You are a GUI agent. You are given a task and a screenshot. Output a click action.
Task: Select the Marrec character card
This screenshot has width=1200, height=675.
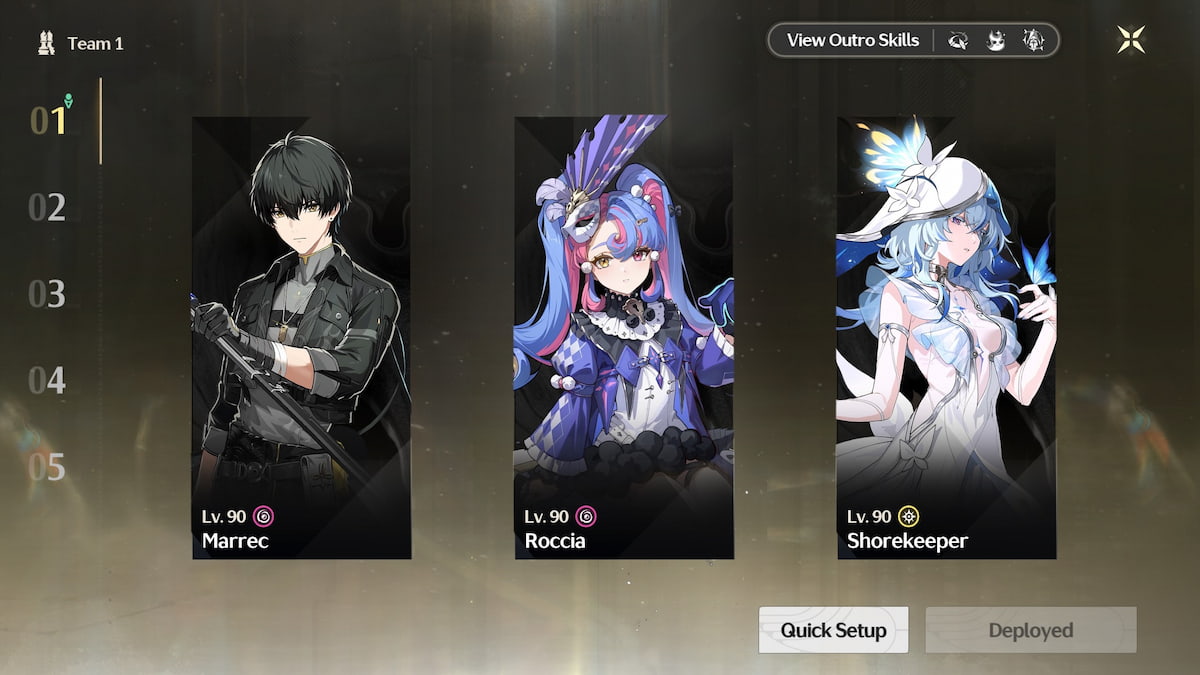(301, 337)
